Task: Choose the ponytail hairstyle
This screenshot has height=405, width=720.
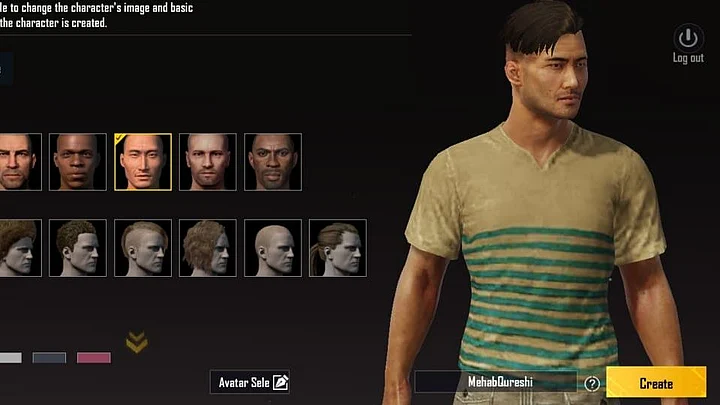Action: click(338, 248)
